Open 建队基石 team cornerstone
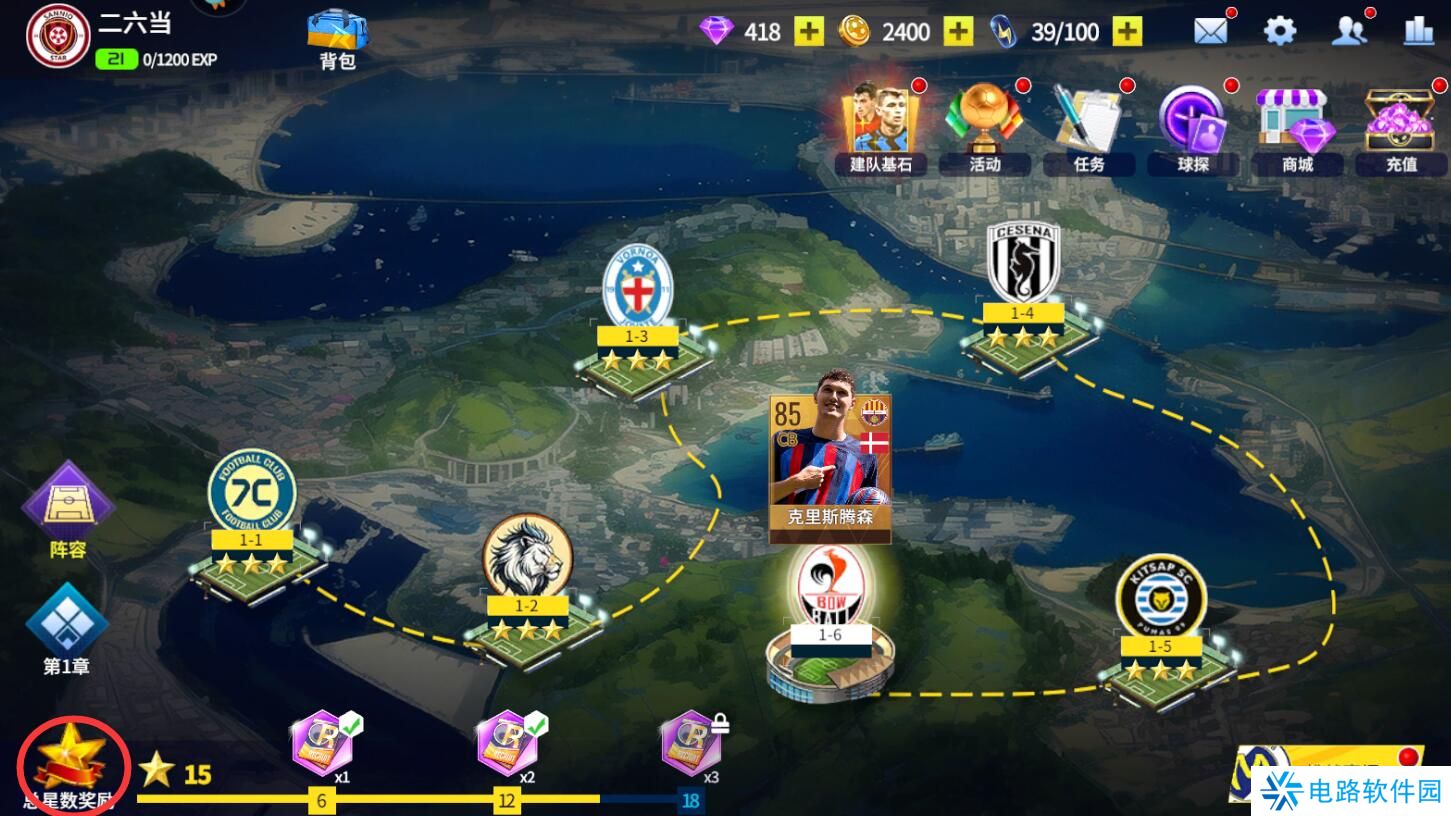 click(x=881, y=128)
